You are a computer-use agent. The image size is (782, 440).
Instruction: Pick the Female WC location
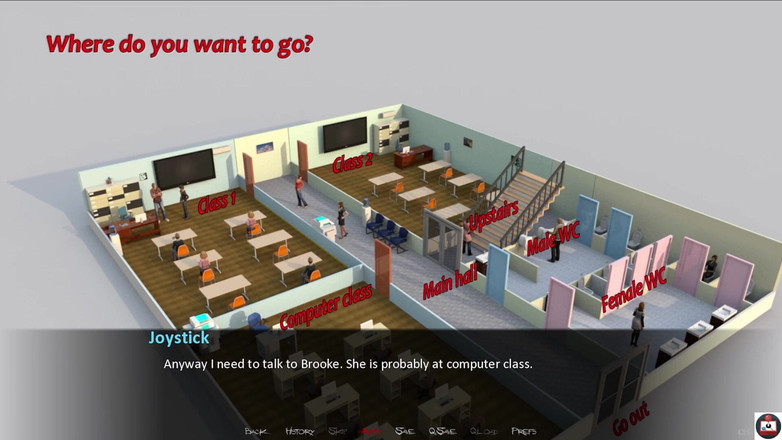(x=633, y=291)
